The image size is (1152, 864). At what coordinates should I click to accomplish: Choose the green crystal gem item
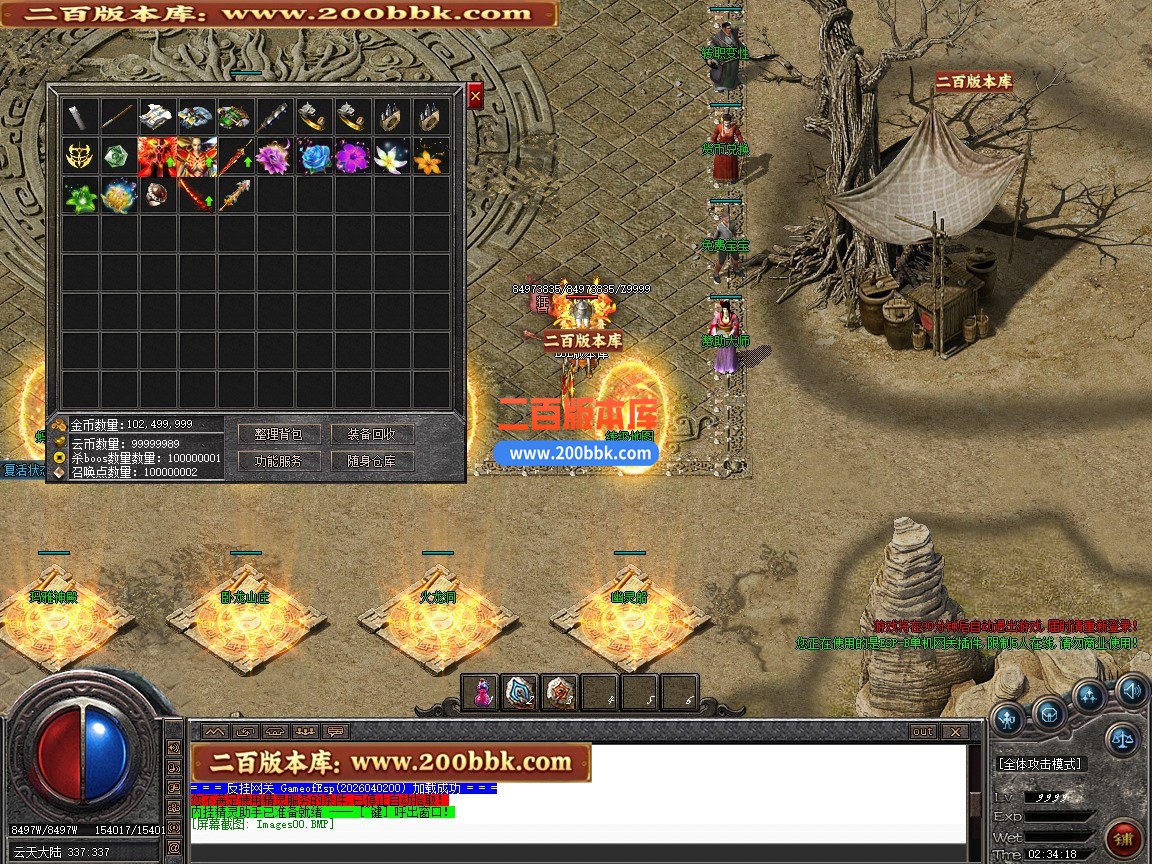pyautogui.click(x=118, y=157)
